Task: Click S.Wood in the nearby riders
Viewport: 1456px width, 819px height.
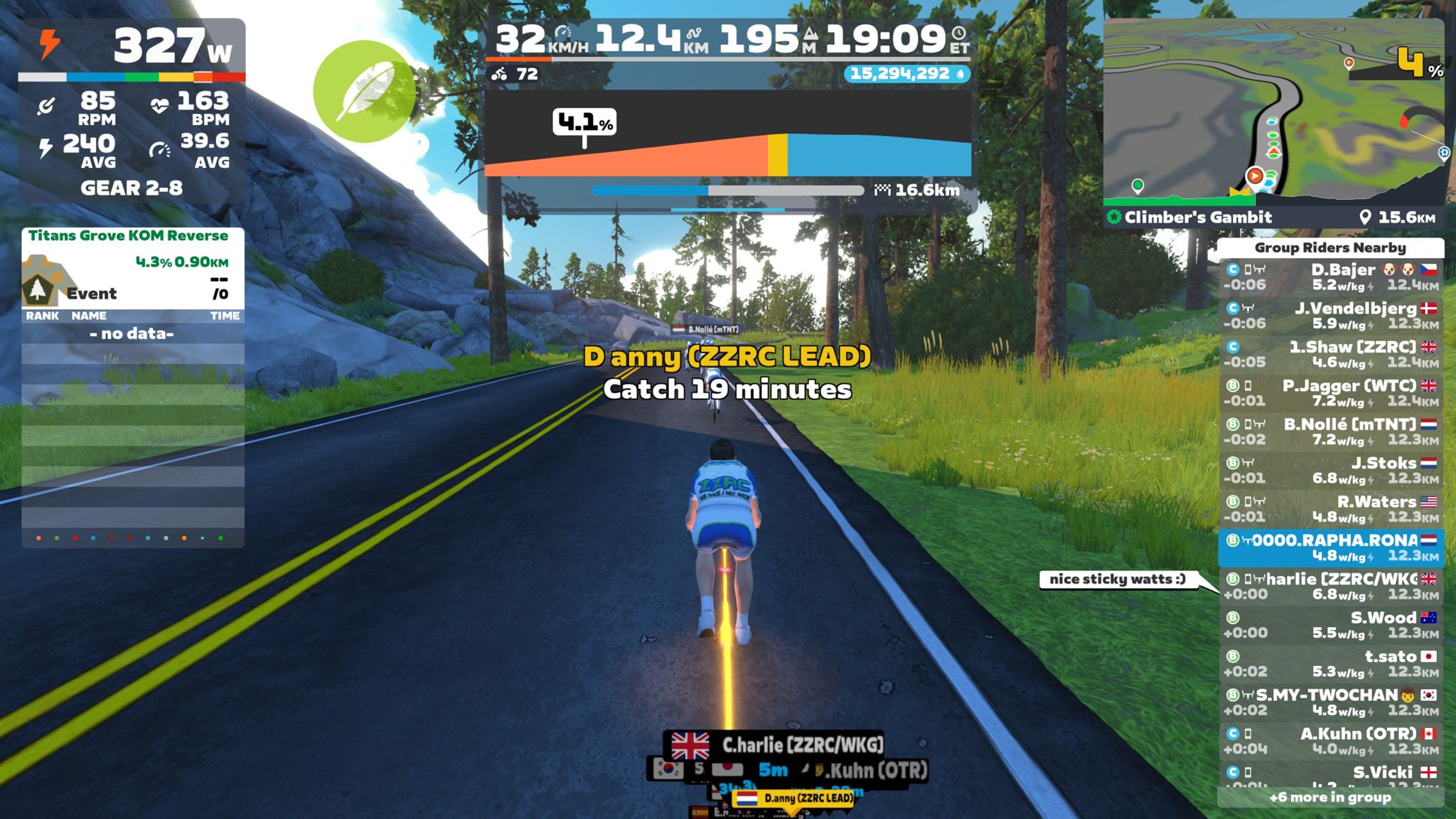Action: (1330, 625)
